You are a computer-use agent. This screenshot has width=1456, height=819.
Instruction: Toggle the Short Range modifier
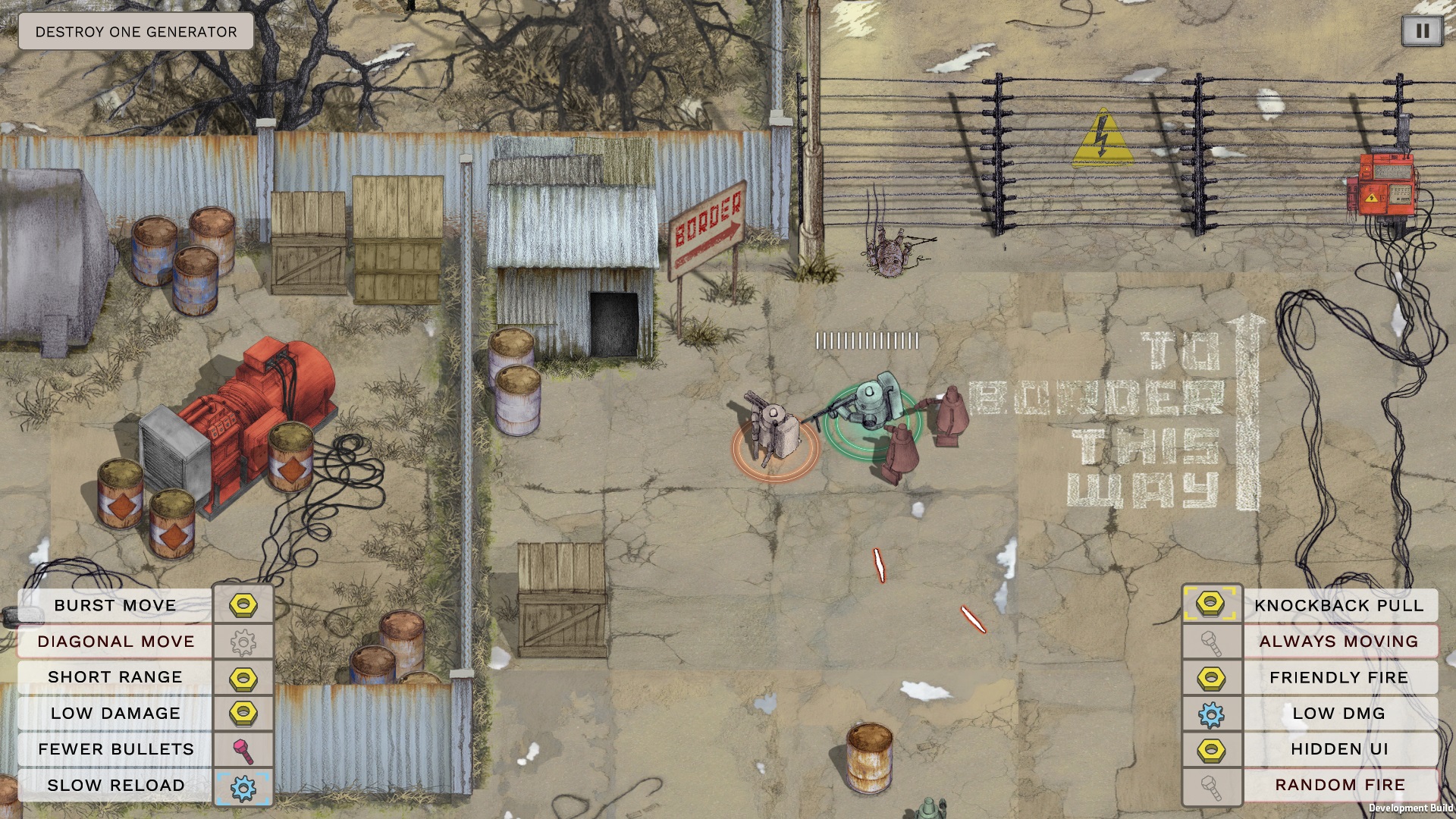coord(115,677)
